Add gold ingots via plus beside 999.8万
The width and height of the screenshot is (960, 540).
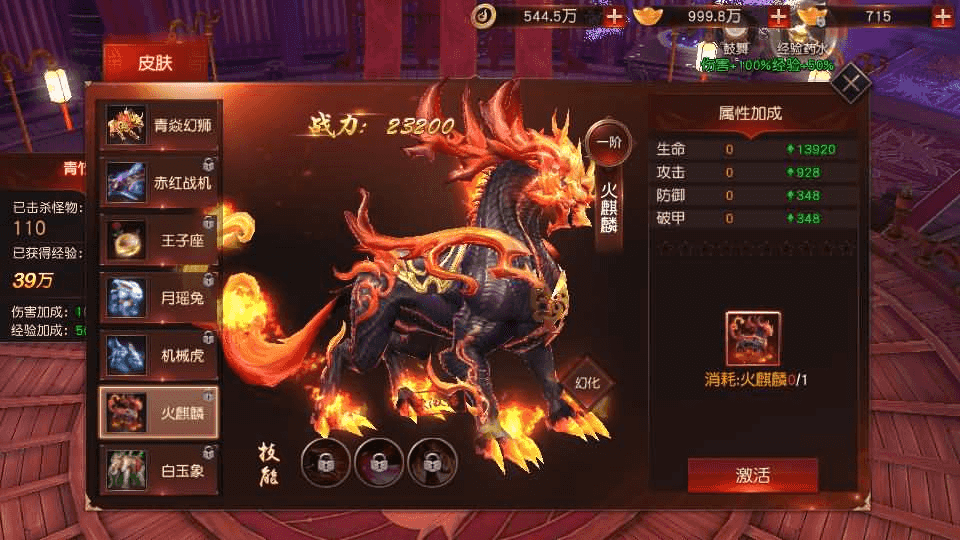point(778,16)
